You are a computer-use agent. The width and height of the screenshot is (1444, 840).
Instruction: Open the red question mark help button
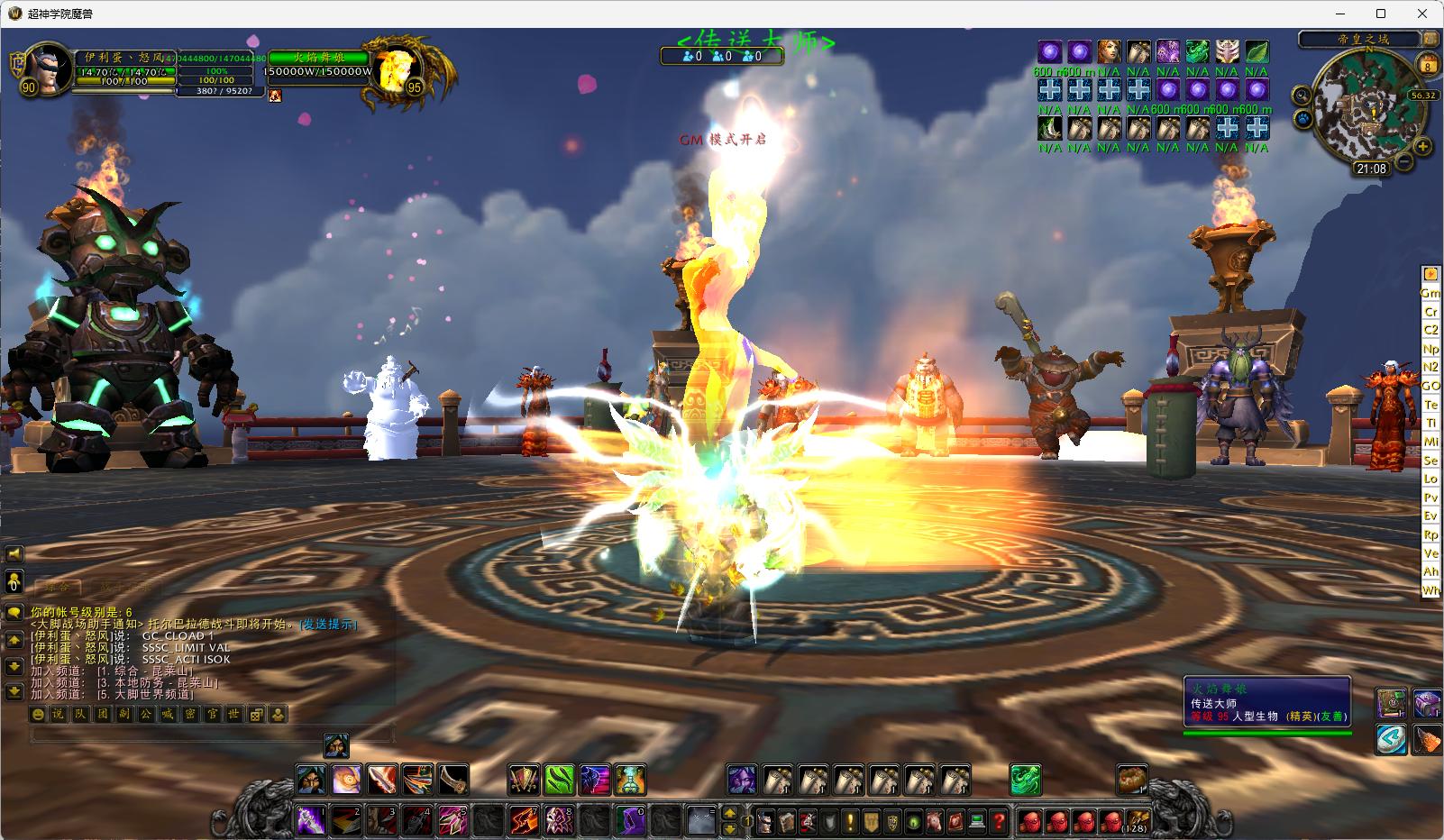click(998, 820)
